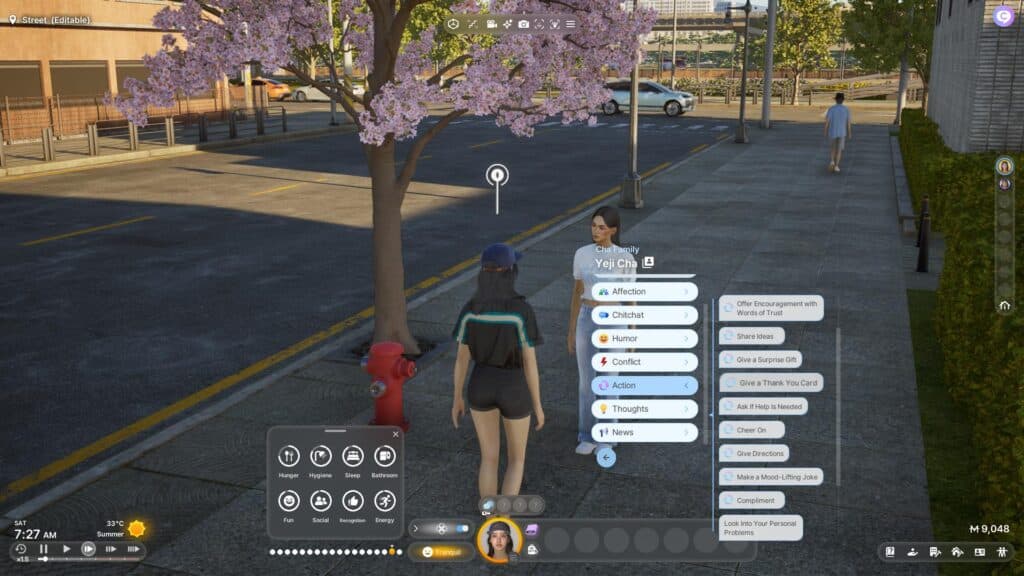The width and height of the screenshot is (1024, 576).
Task: Select Make a Mood-Lifting Joke
Action: 770,477
